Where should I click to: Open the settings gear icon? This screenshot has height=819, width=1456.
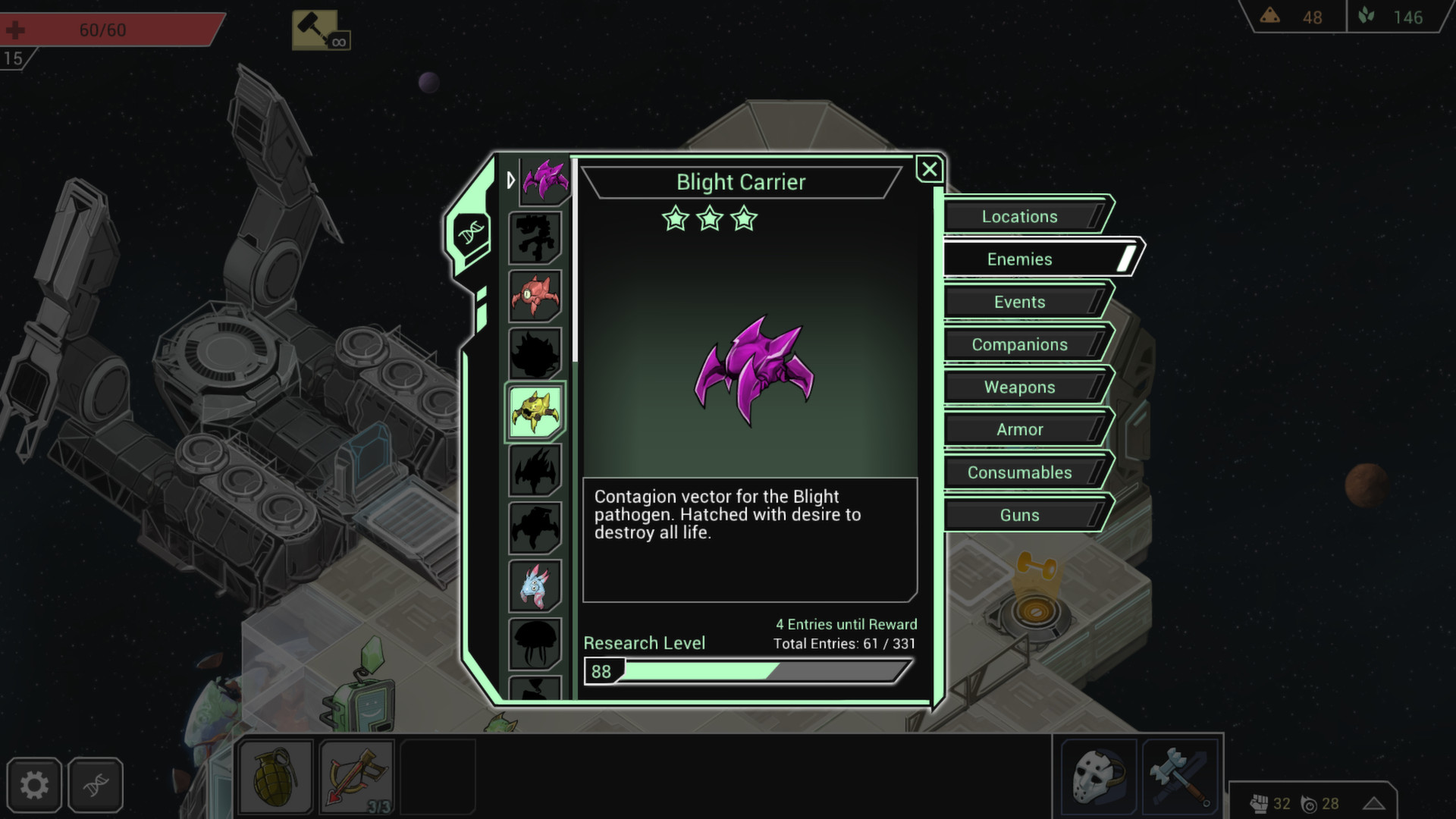coord(36,785)
